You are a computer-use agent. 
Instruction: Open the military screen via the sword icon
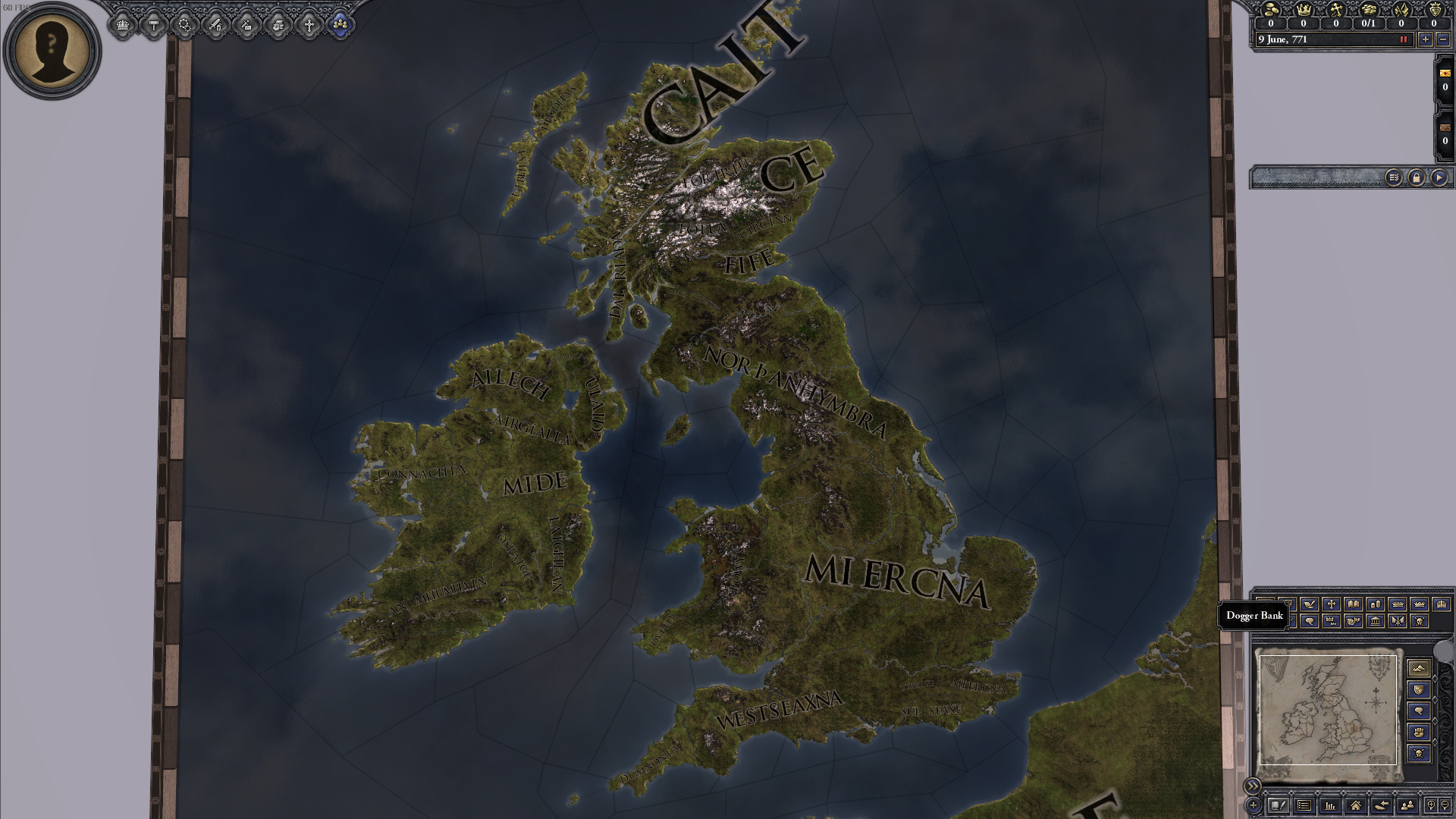coord(215,24)
